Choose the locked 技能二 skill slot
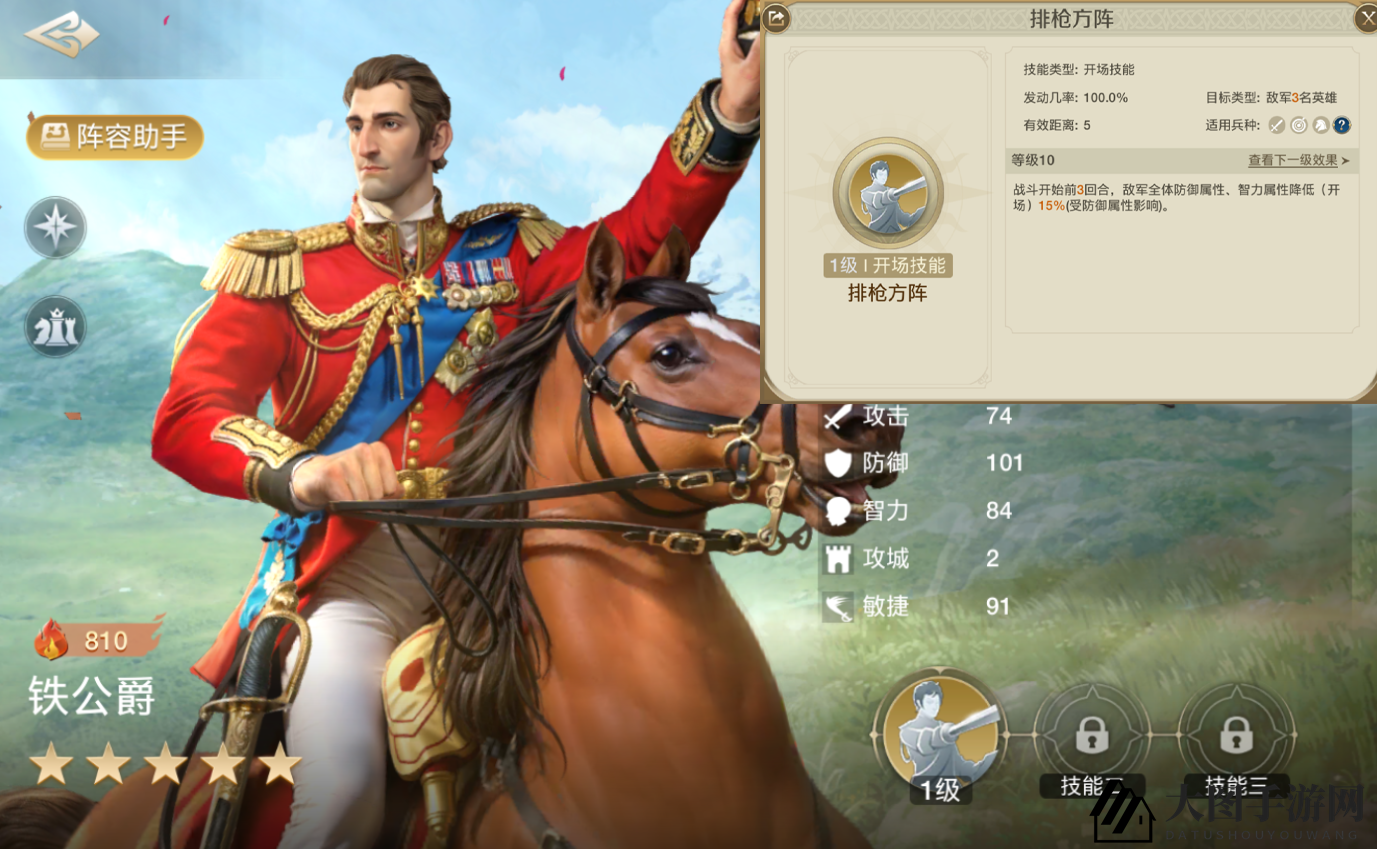Viewport: 1377px width, 849px height. point(1091,737)
